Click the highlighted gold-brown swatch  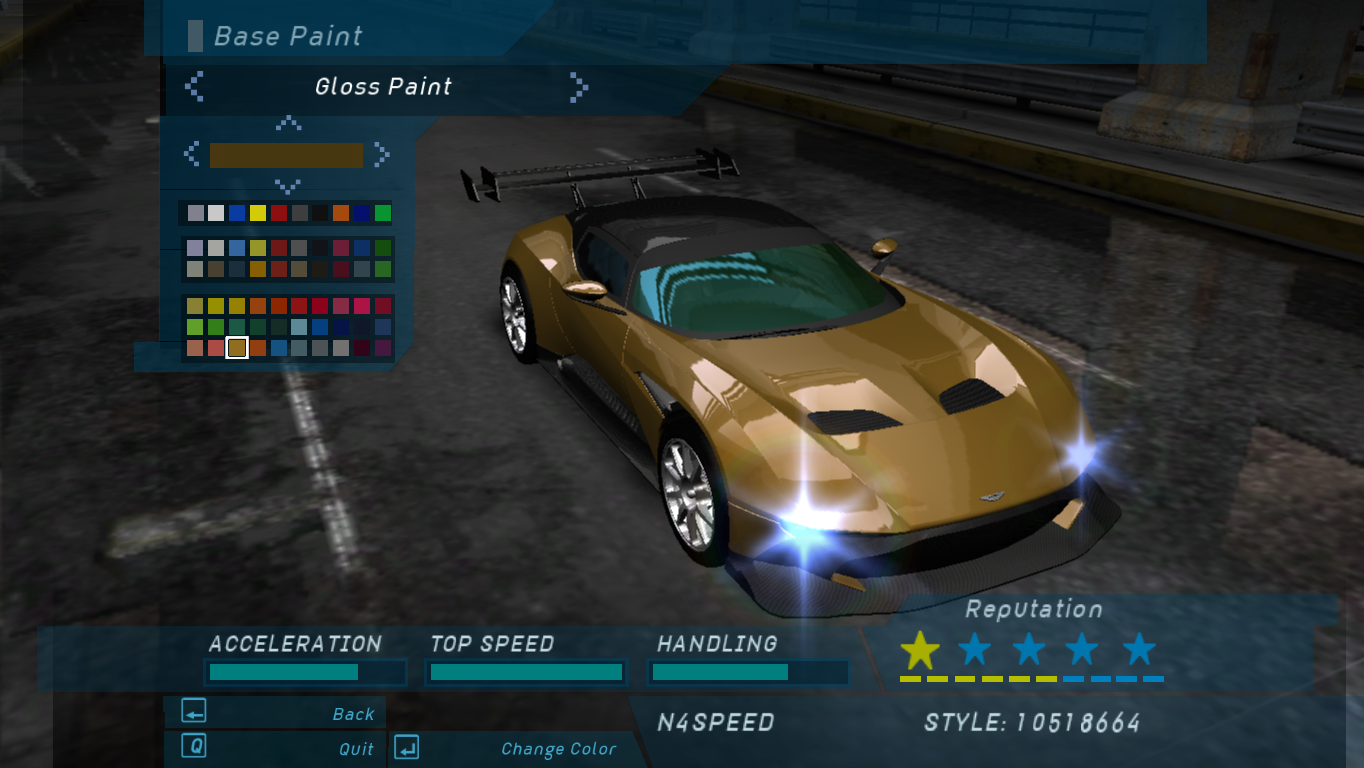237,348
